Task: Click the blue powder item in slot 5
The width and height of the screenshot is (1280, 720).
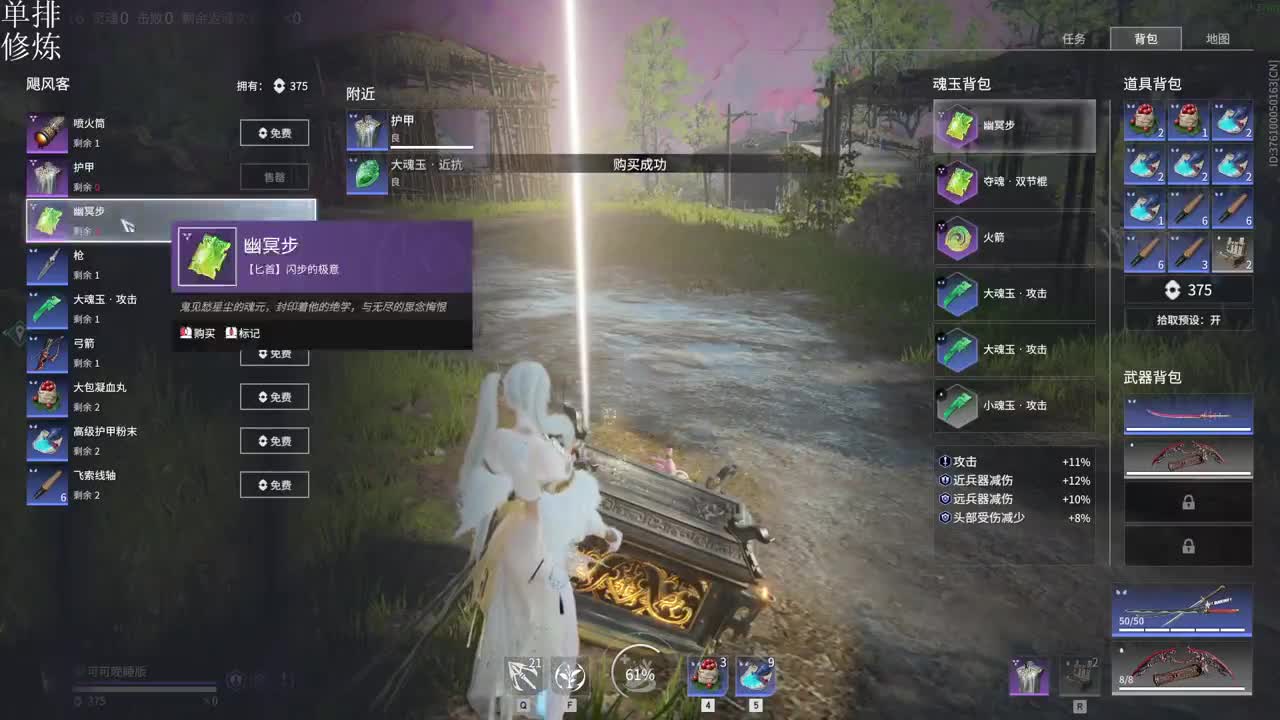Action: 755,675
